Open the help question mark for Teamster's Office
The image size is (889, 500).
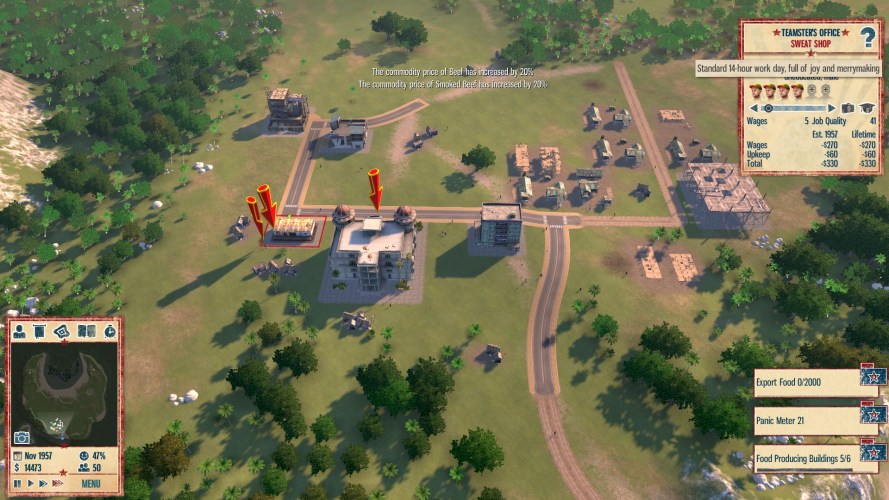(867, 38)
